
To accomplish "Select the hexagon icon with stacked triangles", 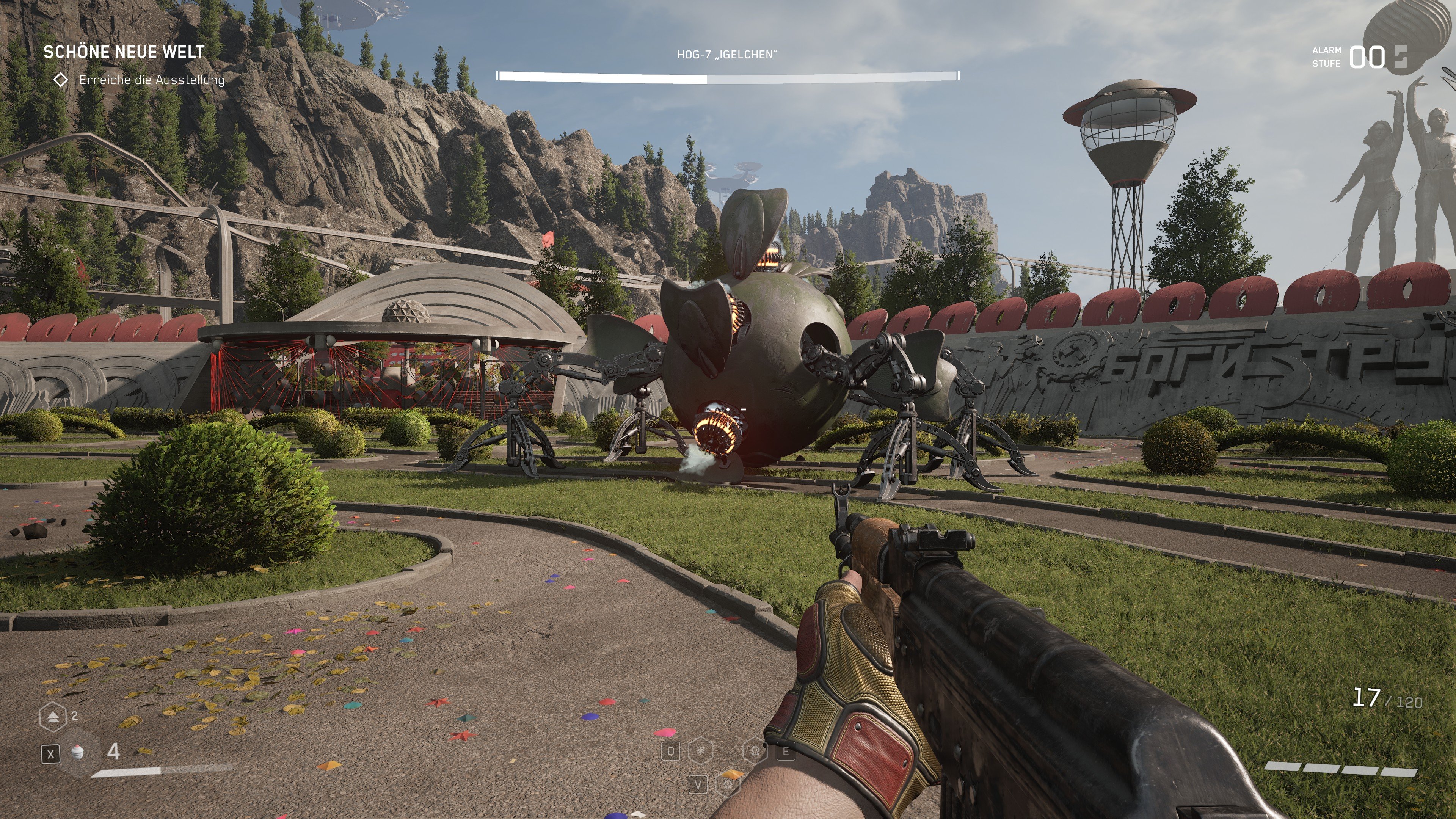I will coord(53,717).
